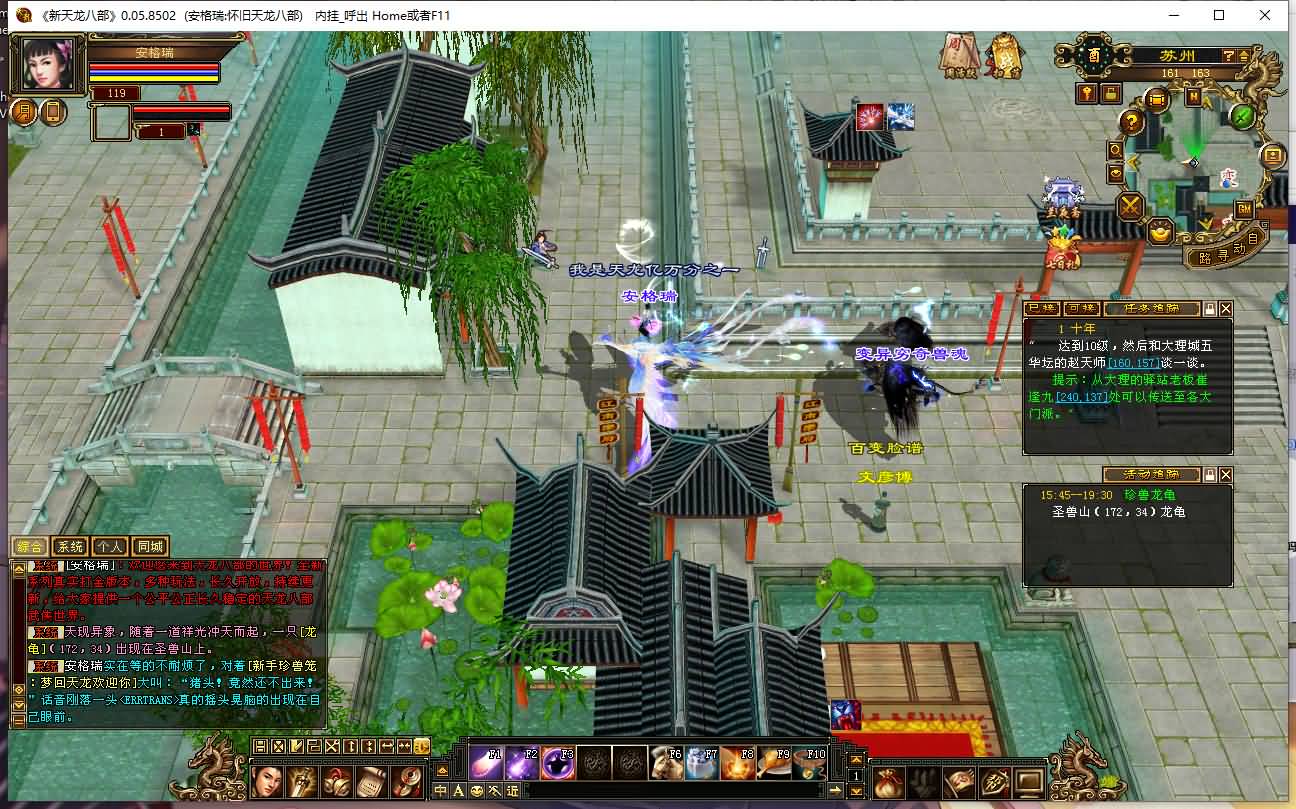The image size is (1296, 809).
Task: Select the magnifier icon left of the minimap
Action: (x=1114, y=150)
